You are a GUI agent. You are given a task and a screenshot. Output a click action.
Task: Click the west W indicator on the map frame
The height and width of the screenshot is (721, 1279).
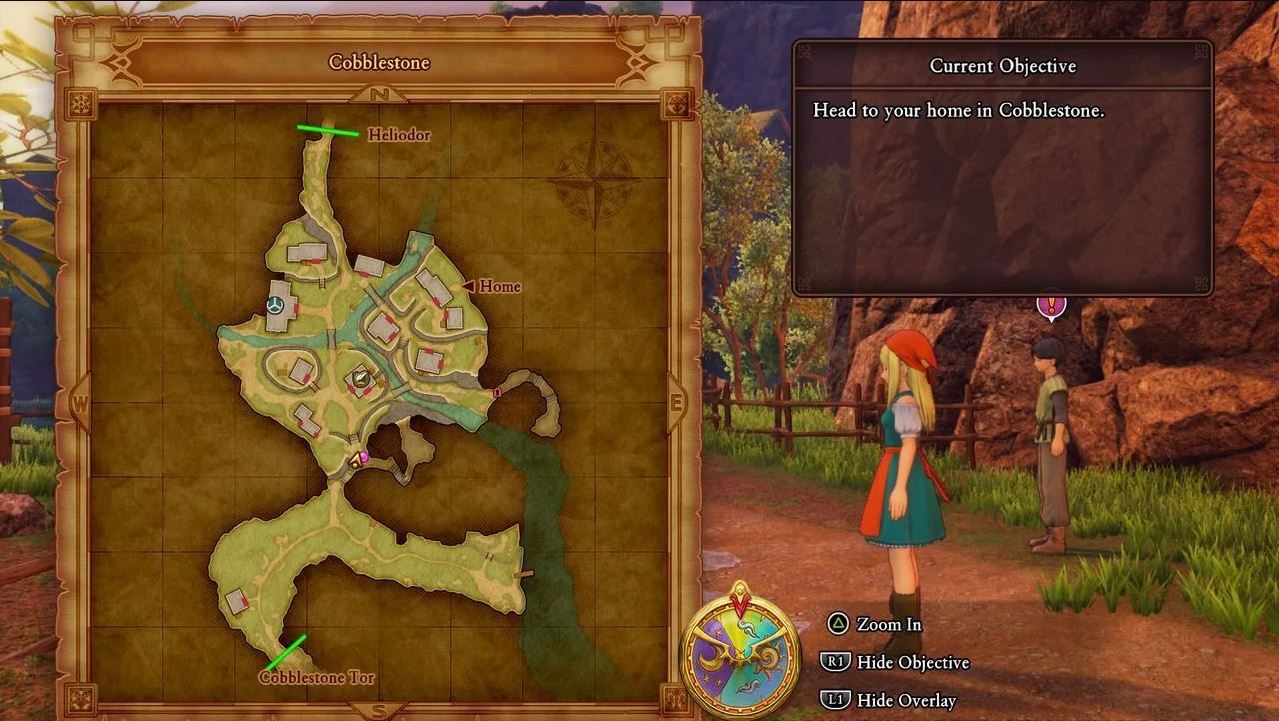pos(81,404)
